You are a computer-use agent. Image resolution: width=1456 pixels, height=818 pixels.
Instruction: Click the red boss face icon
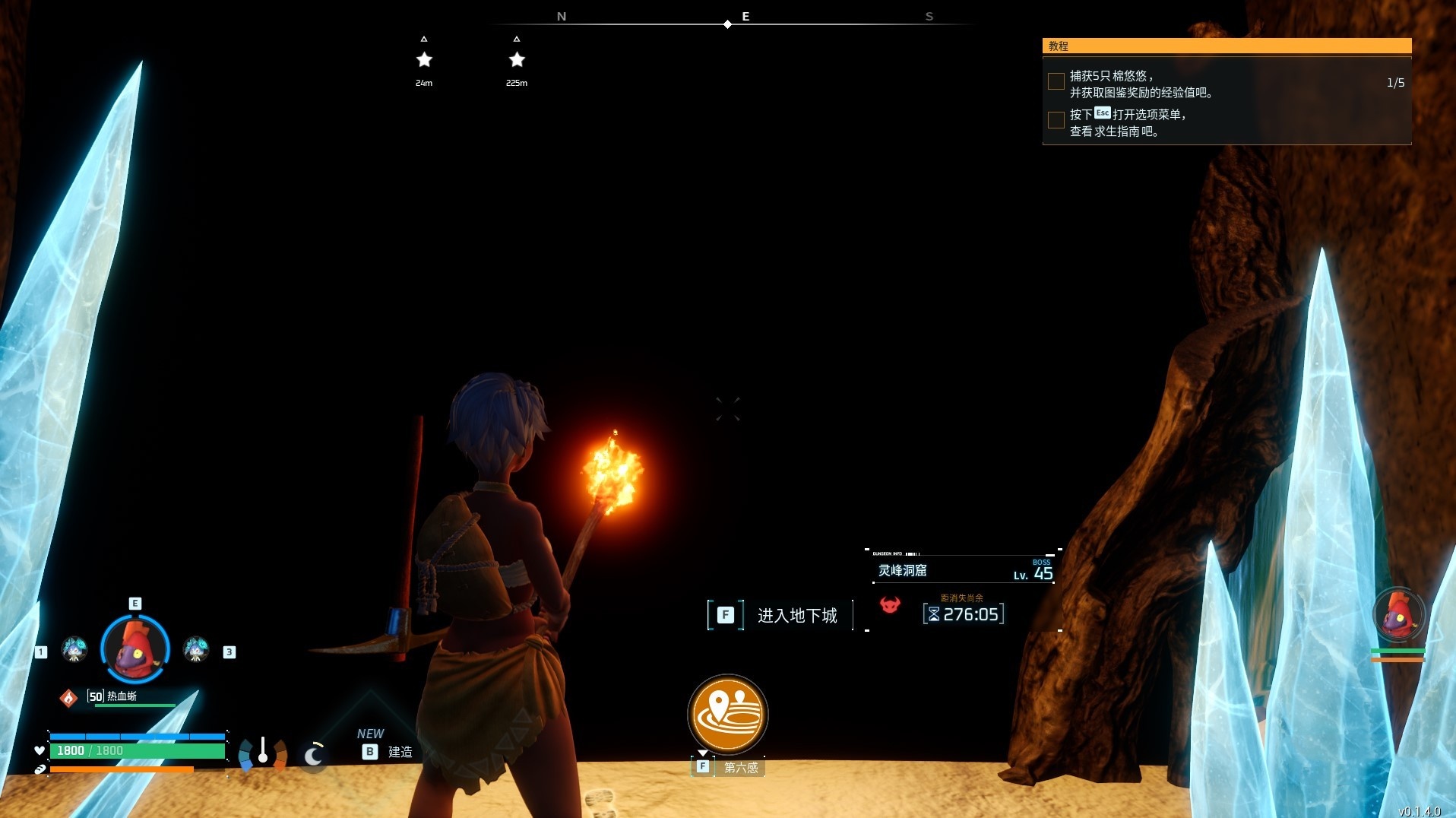click(890, 605)
